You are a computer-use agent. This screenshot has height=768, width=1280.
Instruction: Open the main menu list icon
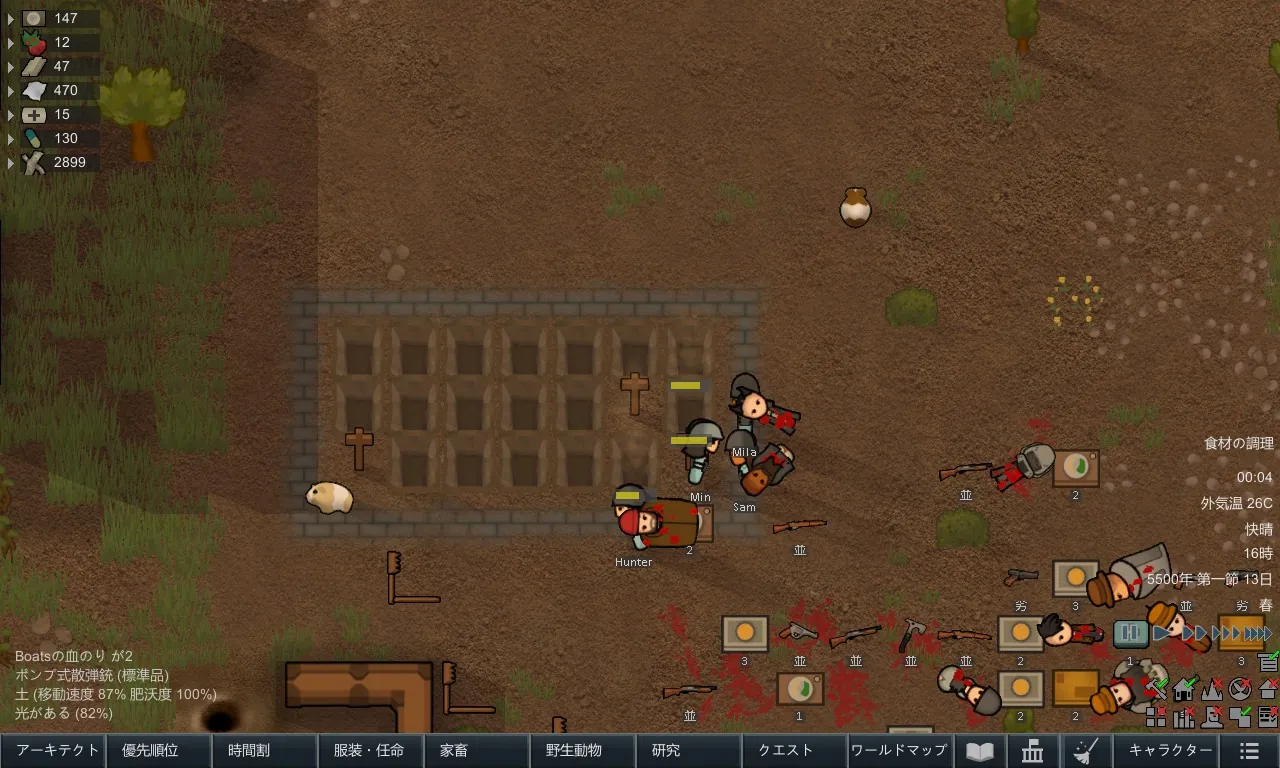(x=1248, y=751)
